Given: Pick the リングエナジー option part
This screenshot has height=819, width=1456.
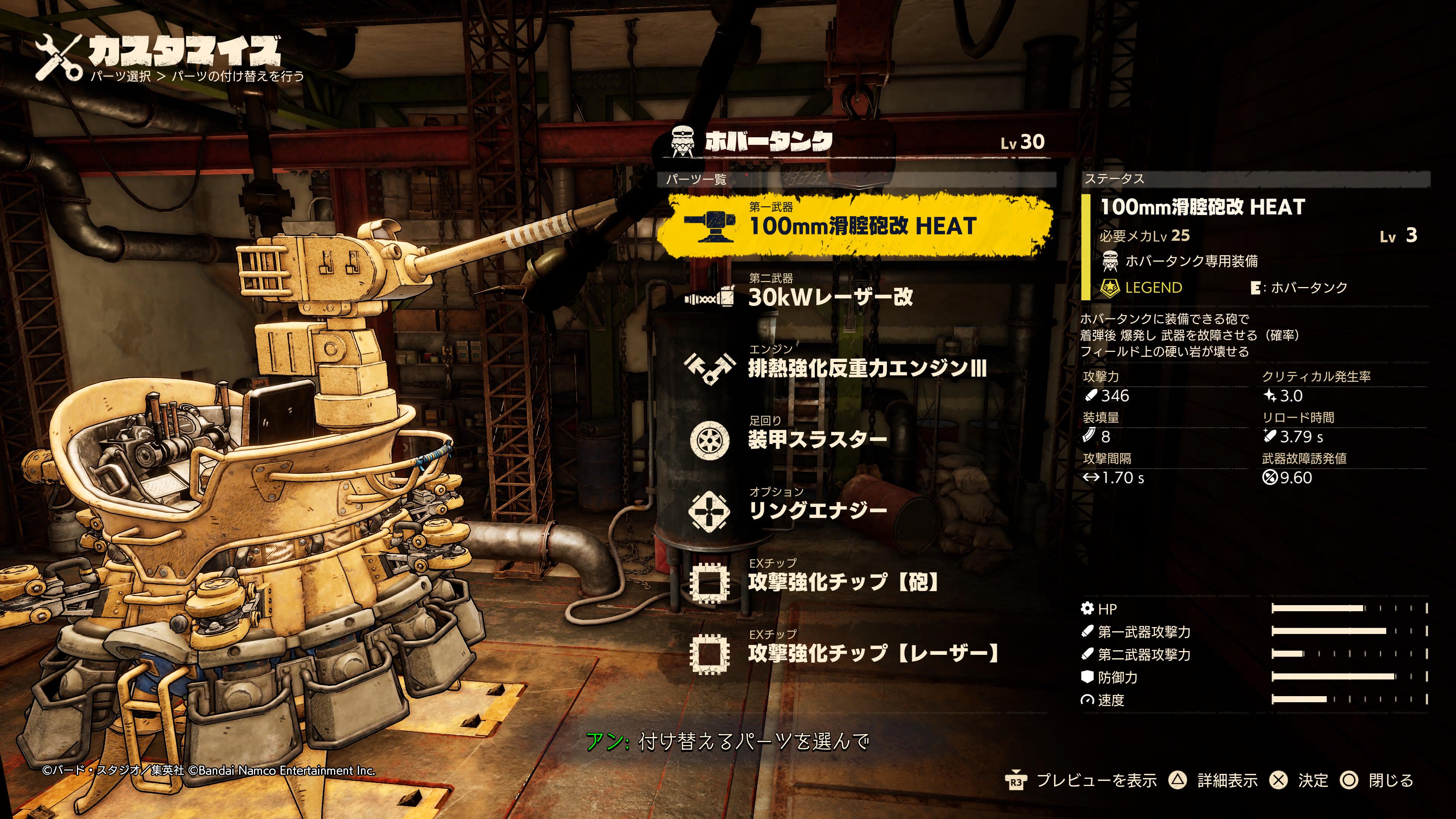Looking at the screenshot, I should 817,510.
